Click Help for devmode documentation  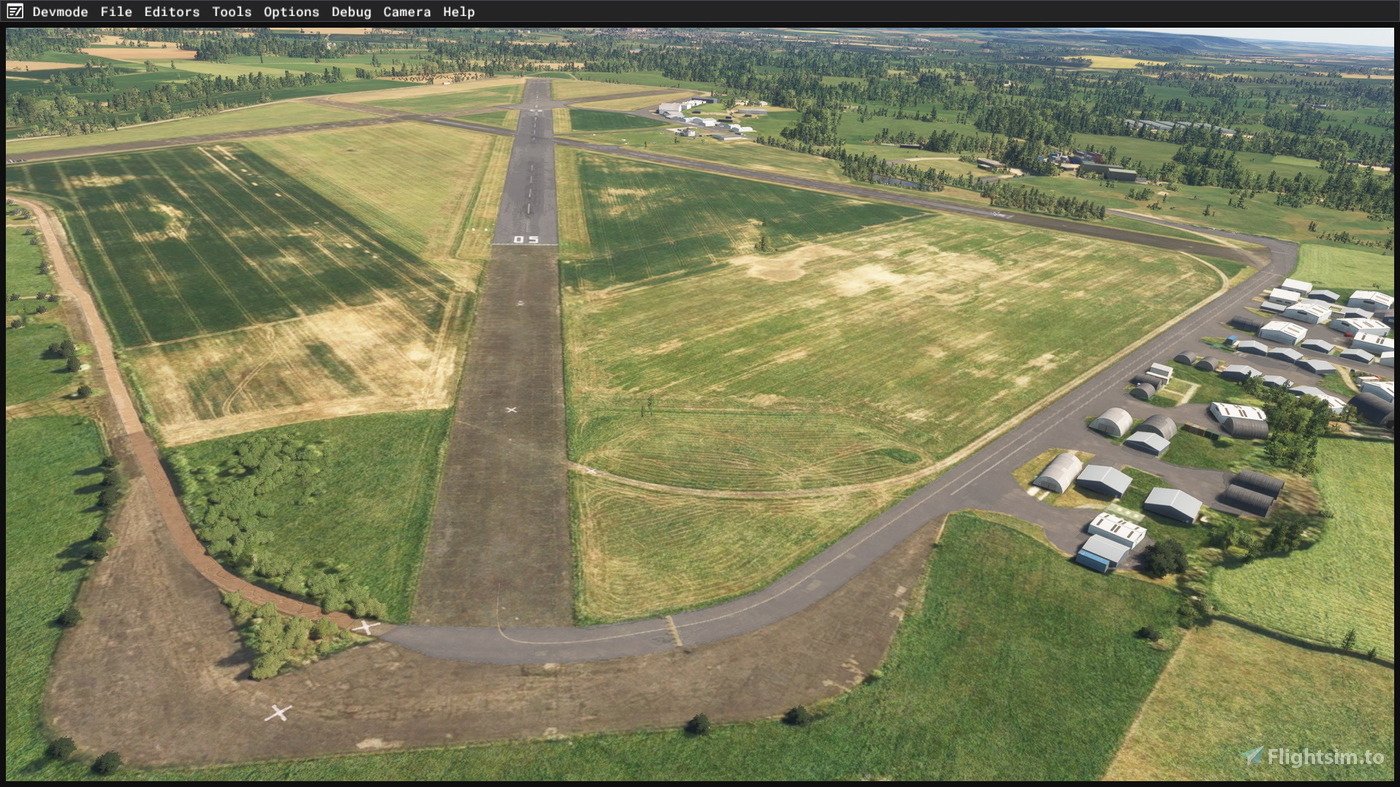459,12
